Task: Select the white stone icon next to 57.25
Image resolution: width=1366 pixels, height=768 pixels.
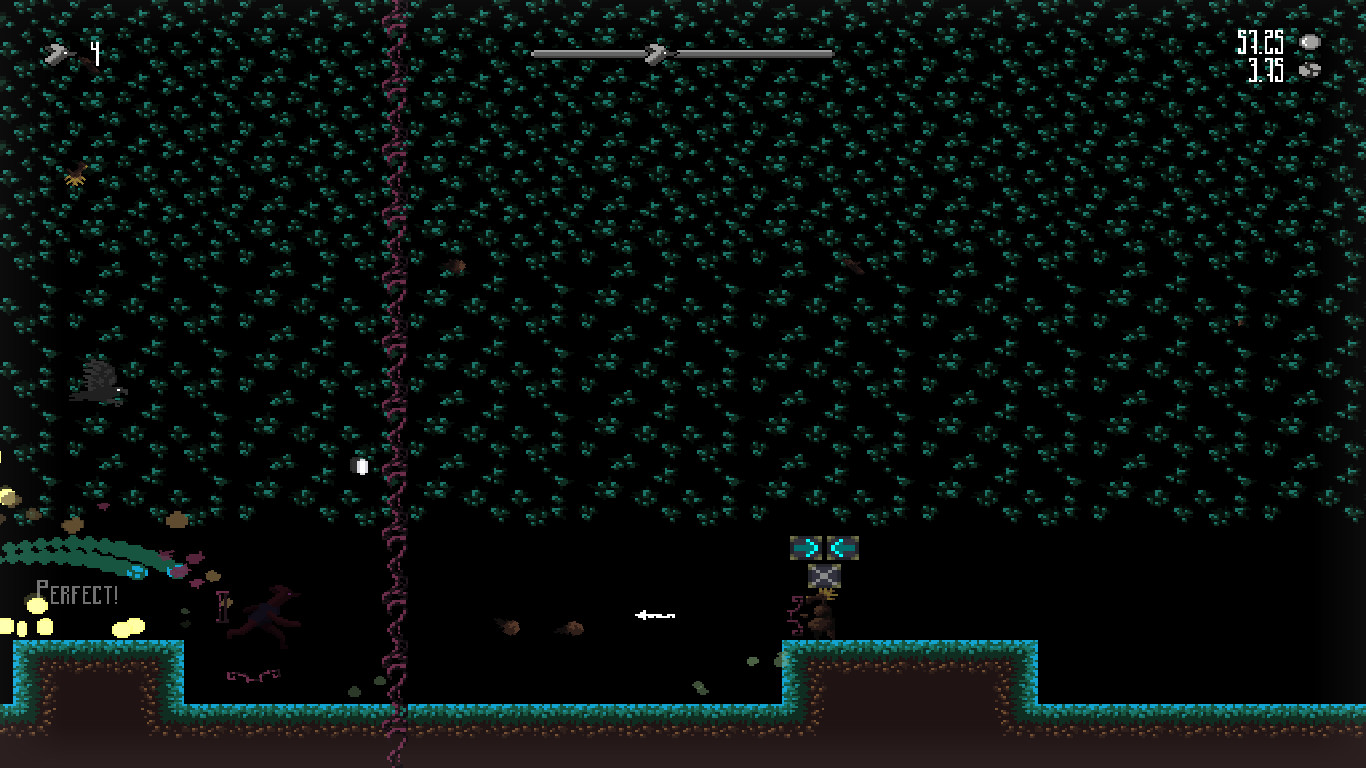Action: point(1312,44)
